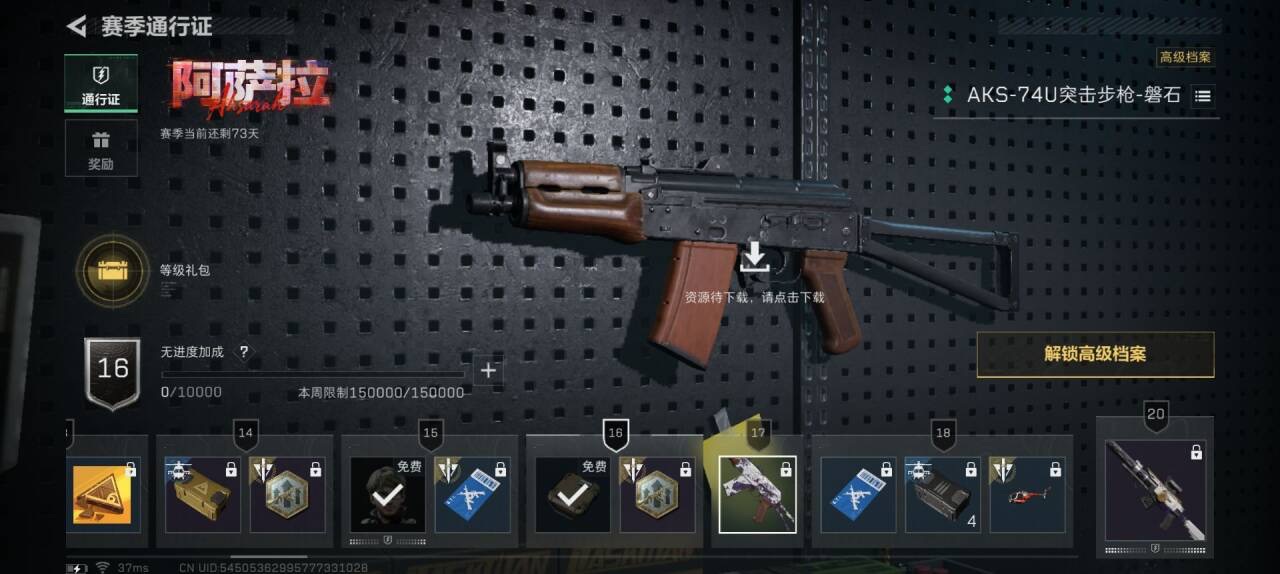Pick the level 14 gold supply crate

(x=203, y=495)
